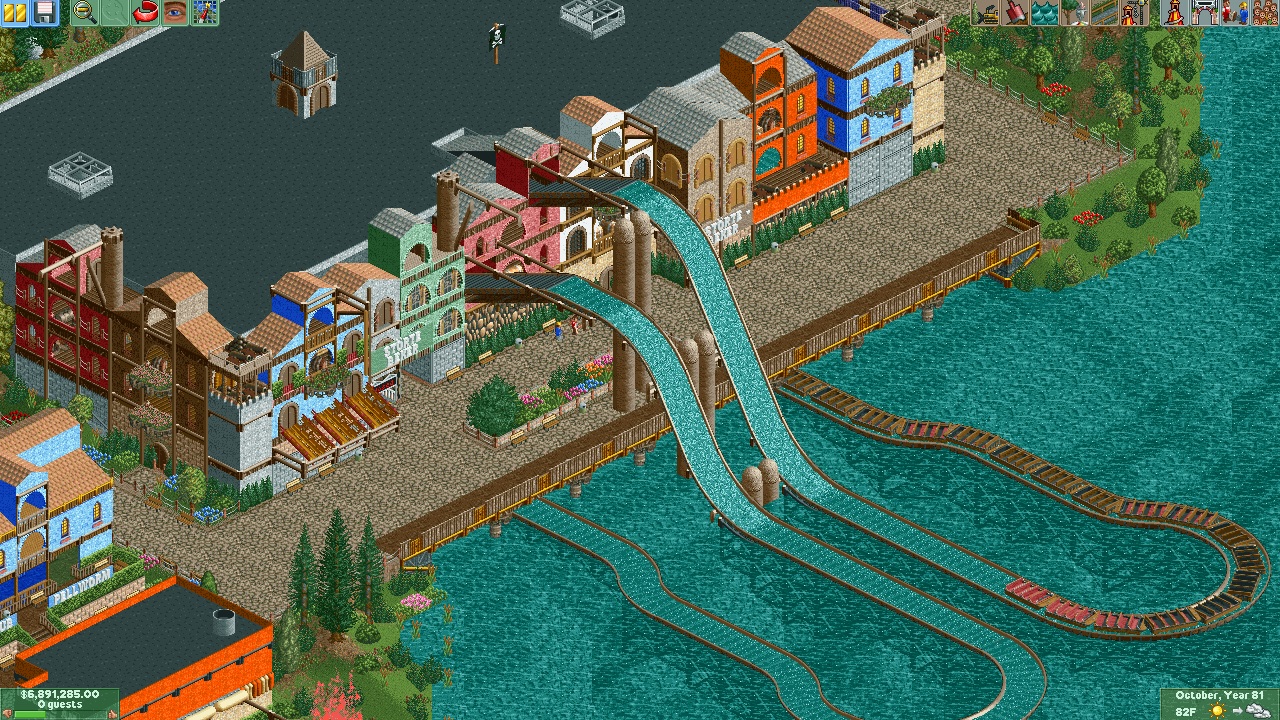Screen dimensions: 1280x720
Task: Rotate the view with the red arrow
Action: (x=146, y=12)
